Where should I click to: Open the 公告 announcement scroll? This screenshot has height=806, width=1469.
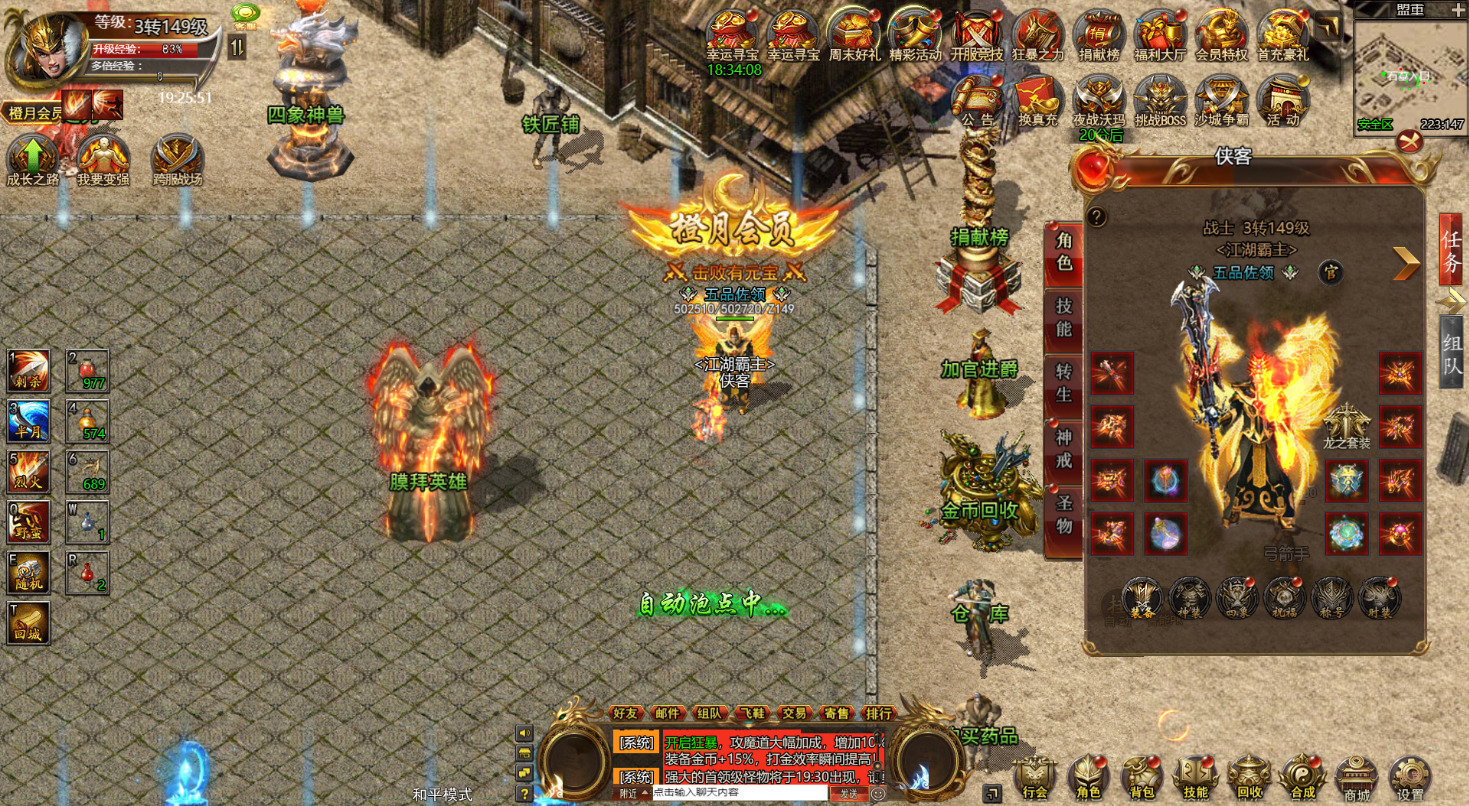pyautogui.click(x=979, y=100)
